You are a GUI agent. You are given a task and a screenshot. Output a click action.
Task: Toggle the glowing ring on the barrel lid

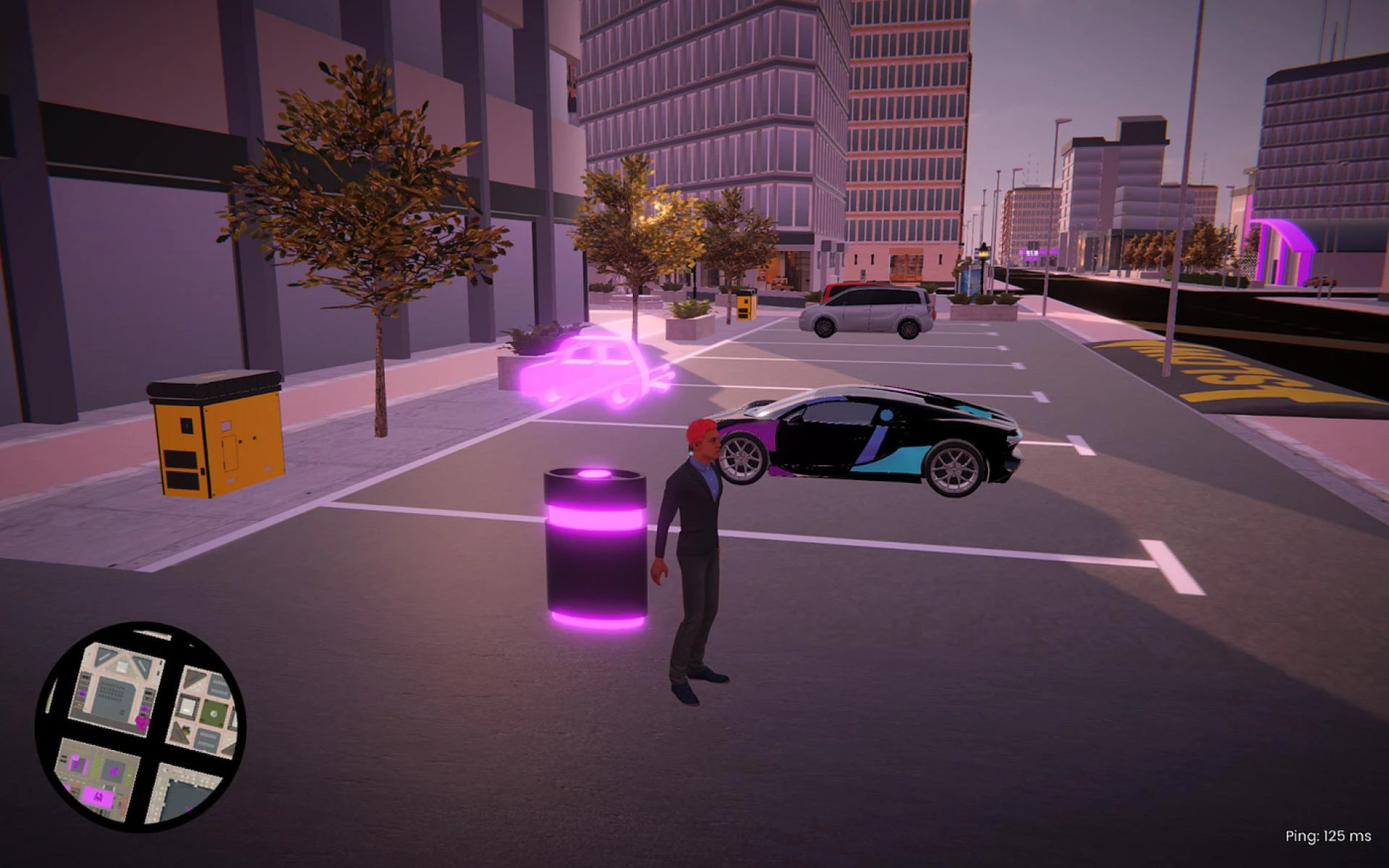pos(593,474)
